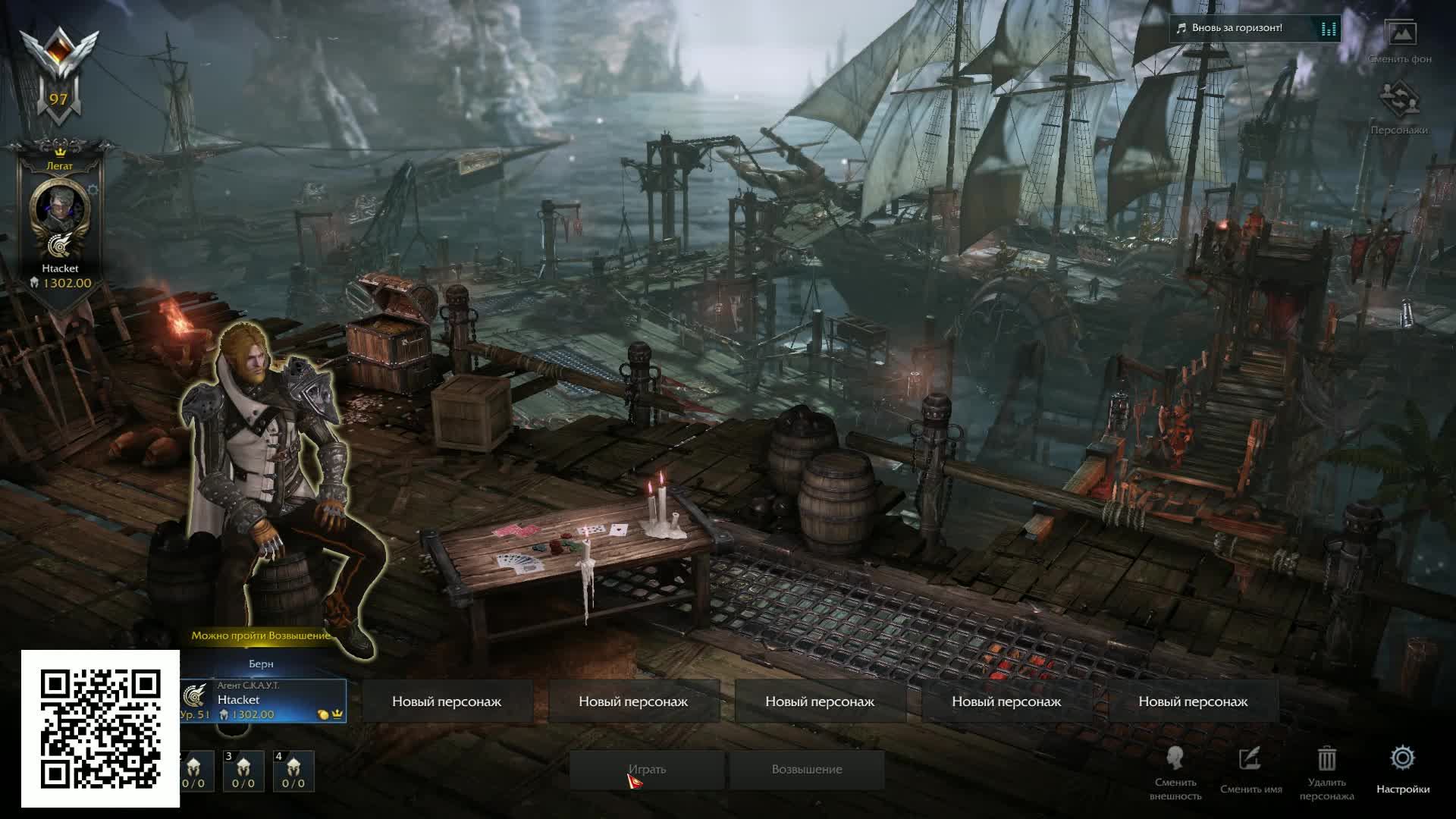Select character page tab number 3
Image resolution: width=1456 pixels, height=819 pixels.
[x=243, y=770]
